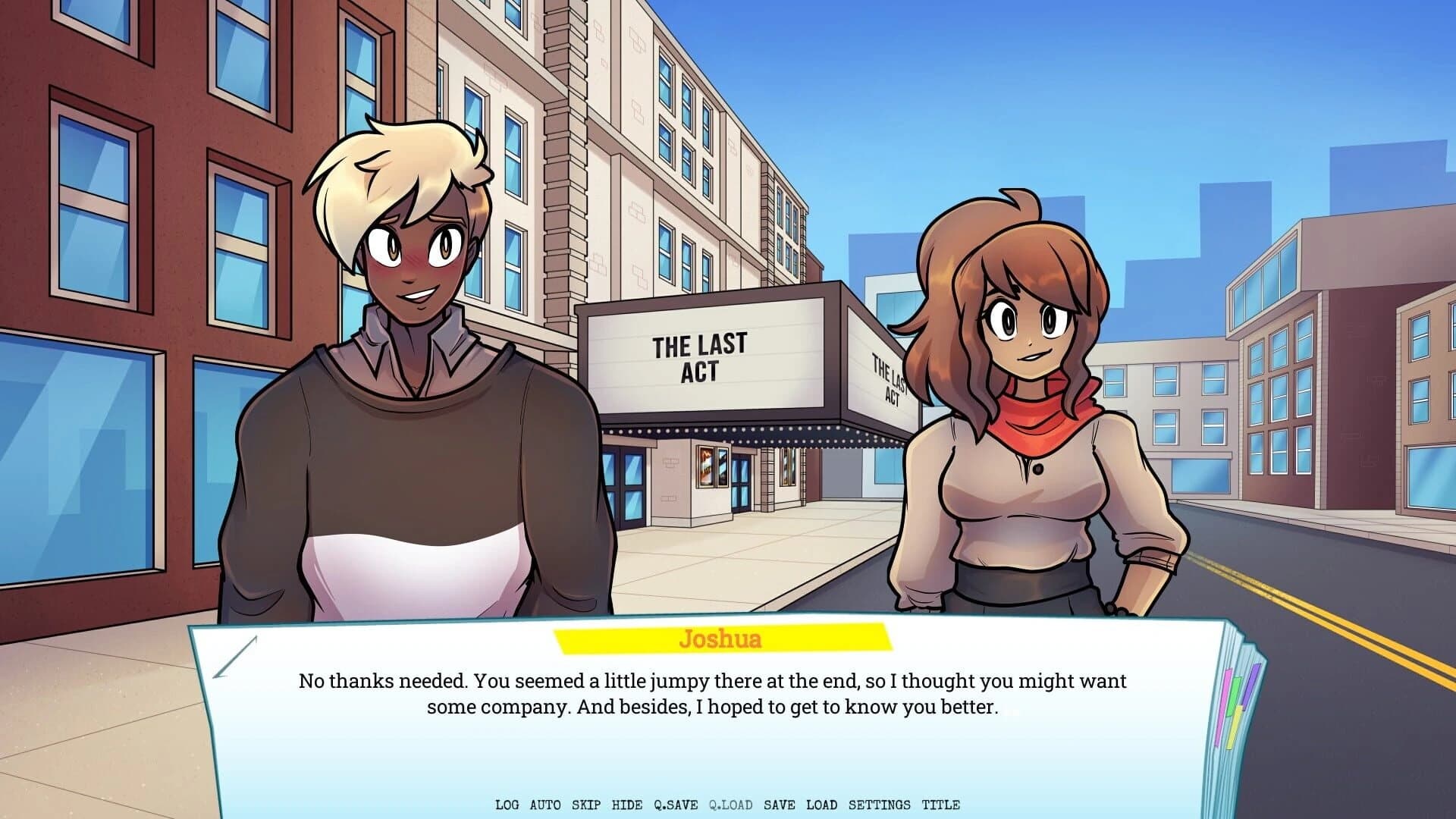Click the pink sticky tab on the script stack
The image size is (1456, 819).
tap(1222, 707)
